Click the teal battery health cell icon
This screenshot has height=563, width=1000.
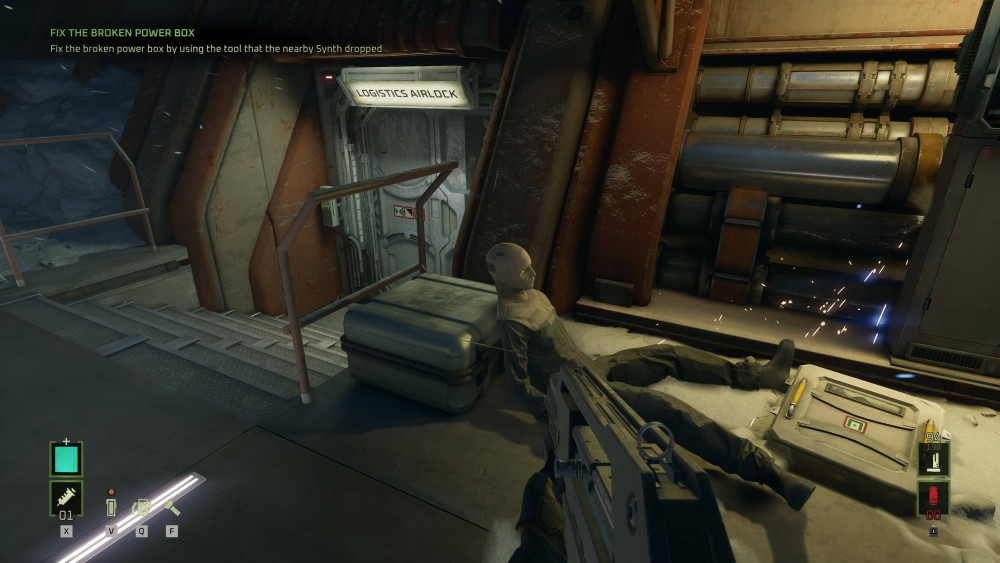(x=66, y=459)
